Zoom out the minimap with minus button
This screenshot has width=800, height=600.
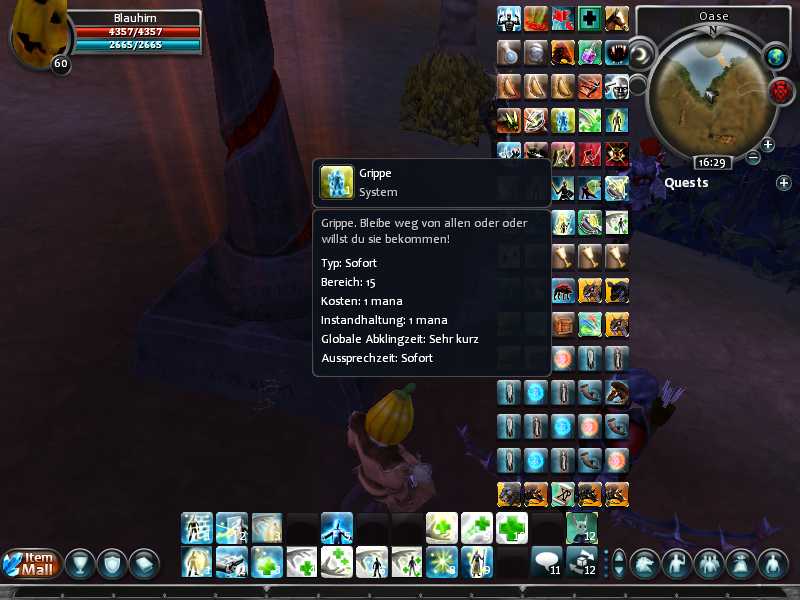(x=754, y=157)
